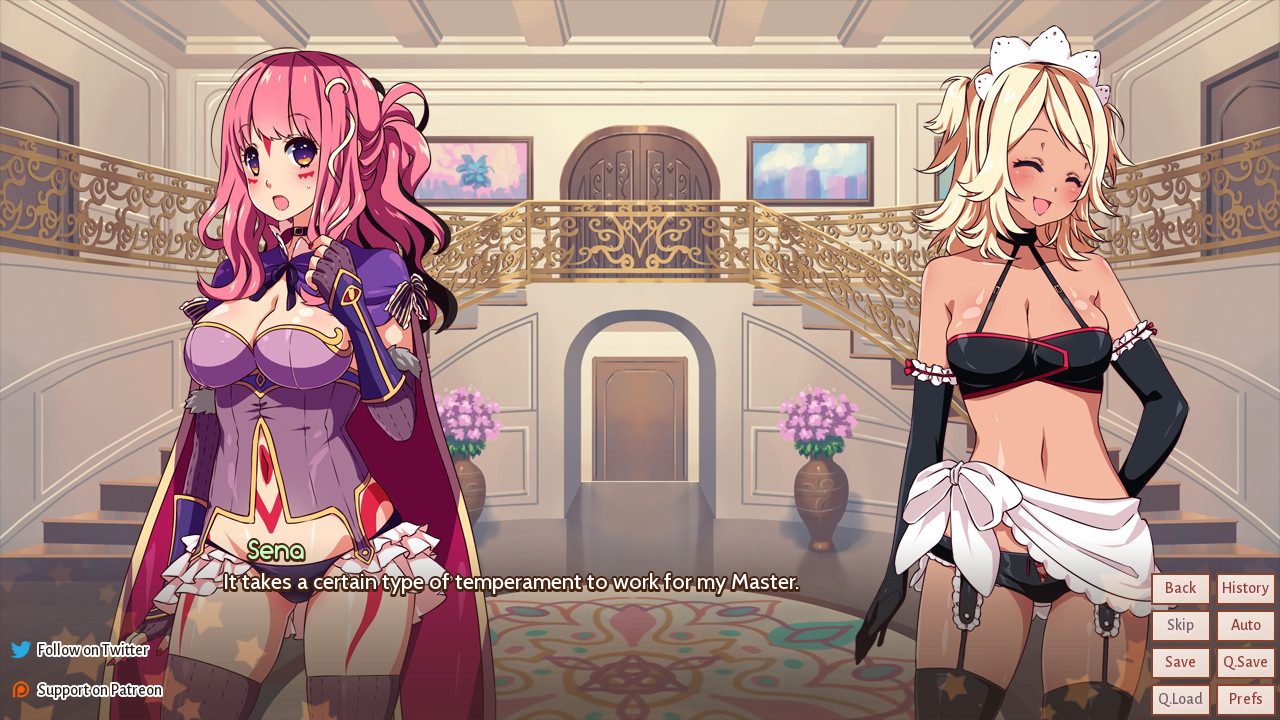This screenshot has width=1280, height=720.
Task: Follow on Twitter via the sidebar link
Action: click(x=92, y=649)
